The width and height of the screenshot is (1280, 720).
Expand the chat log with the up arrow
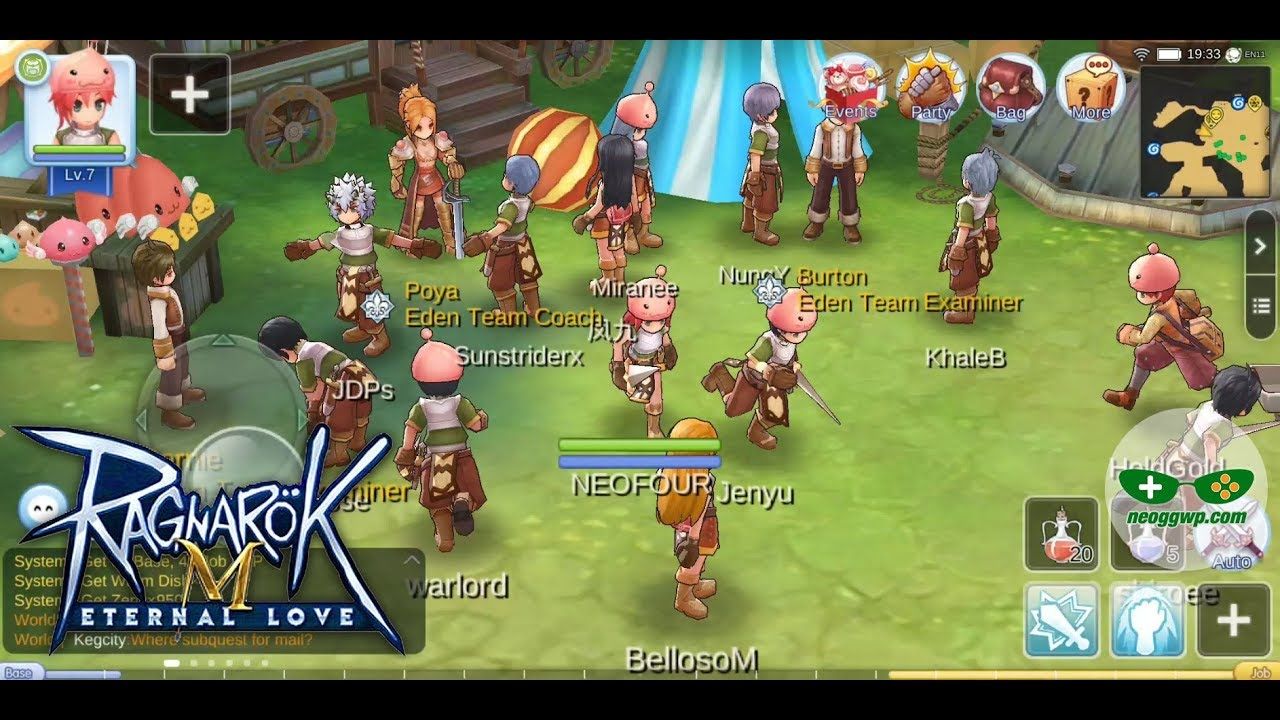(x=410, y=560)
